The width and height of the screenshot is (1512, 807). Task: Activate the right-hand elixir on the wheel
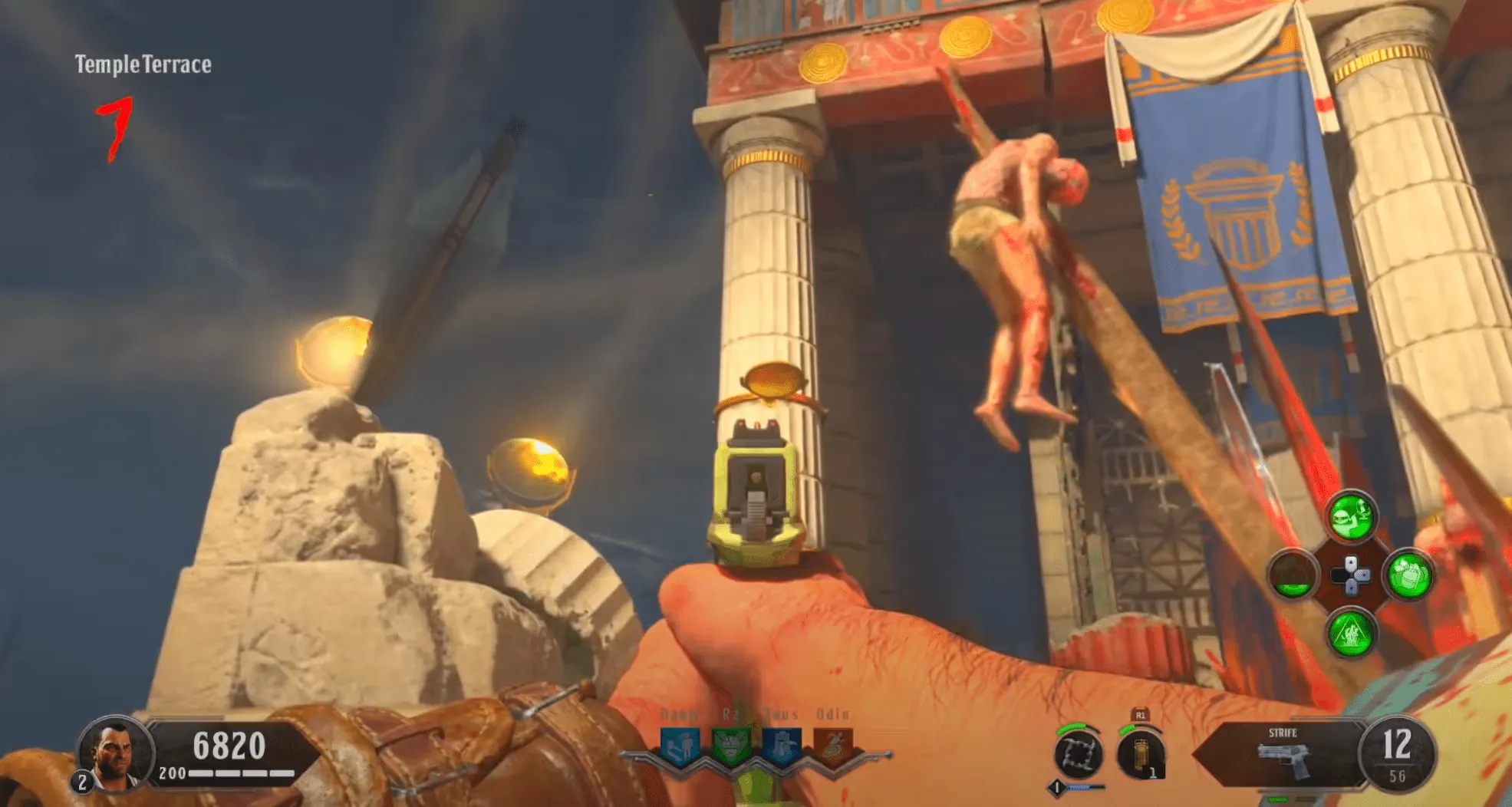point(1408,575)
